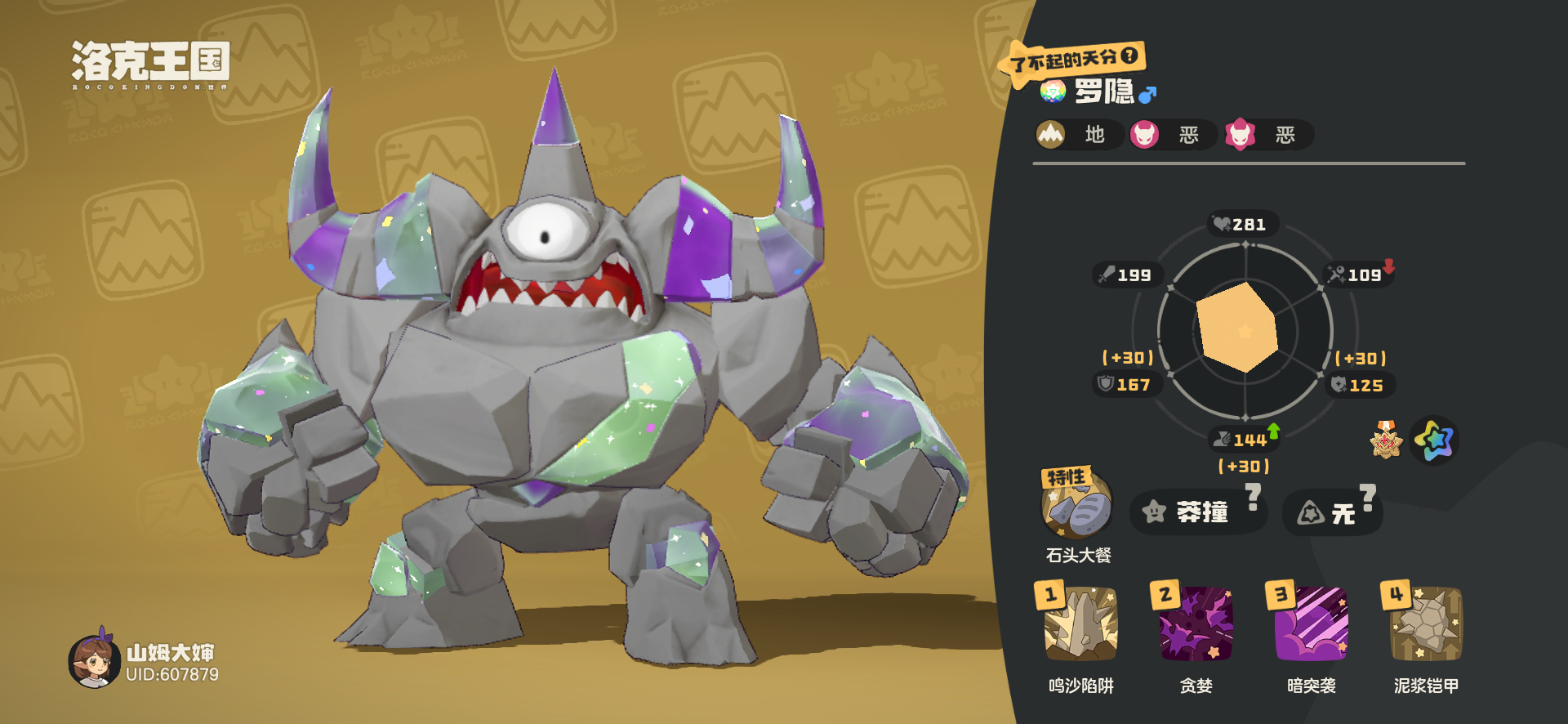Click the rainbow flower icon beside 罗隐
This screenshot has height=724, width=1568.
(x=1053, y=92)
